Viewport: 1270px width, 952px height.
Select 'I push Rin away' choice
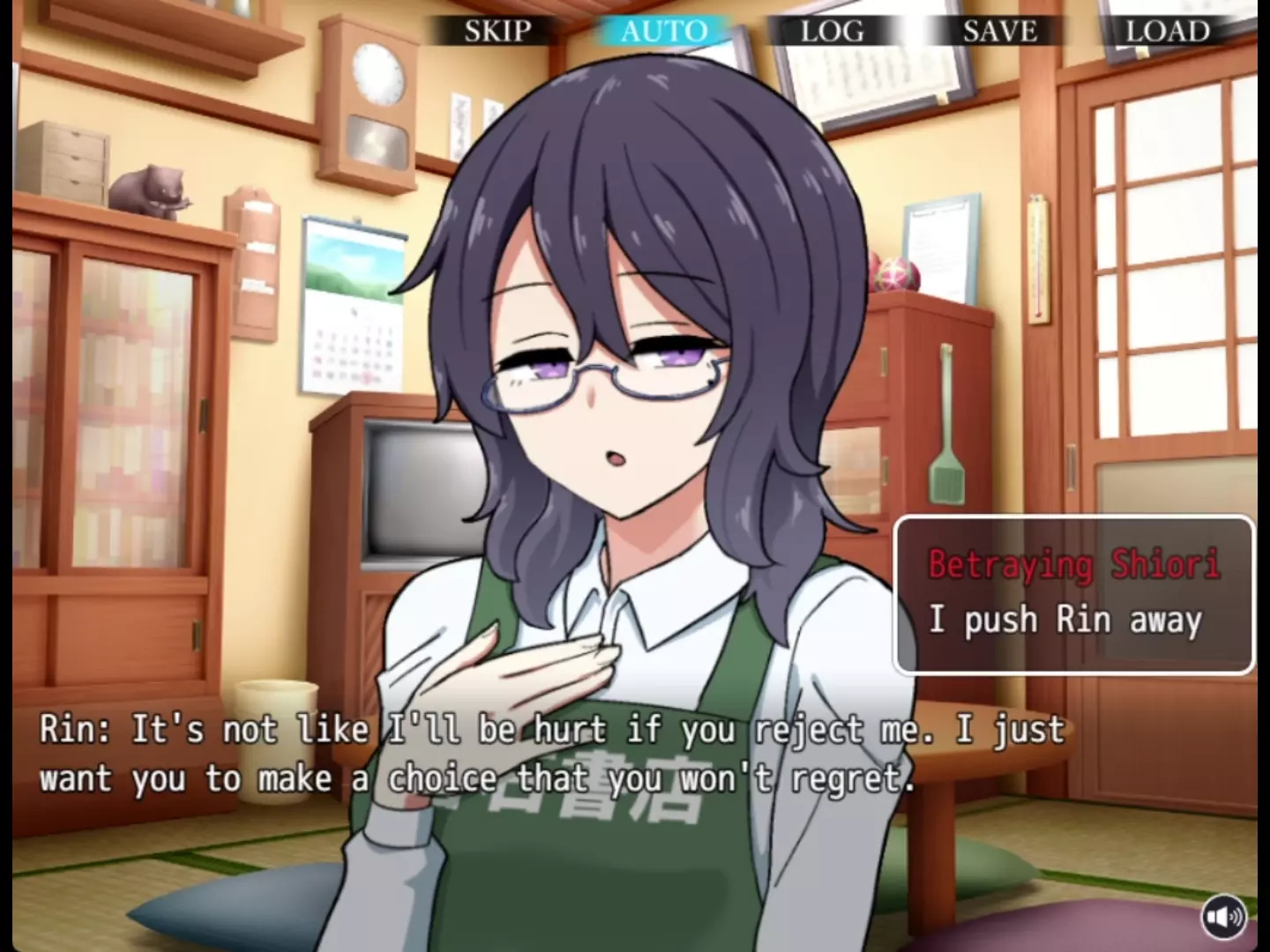click(1065, 621)
